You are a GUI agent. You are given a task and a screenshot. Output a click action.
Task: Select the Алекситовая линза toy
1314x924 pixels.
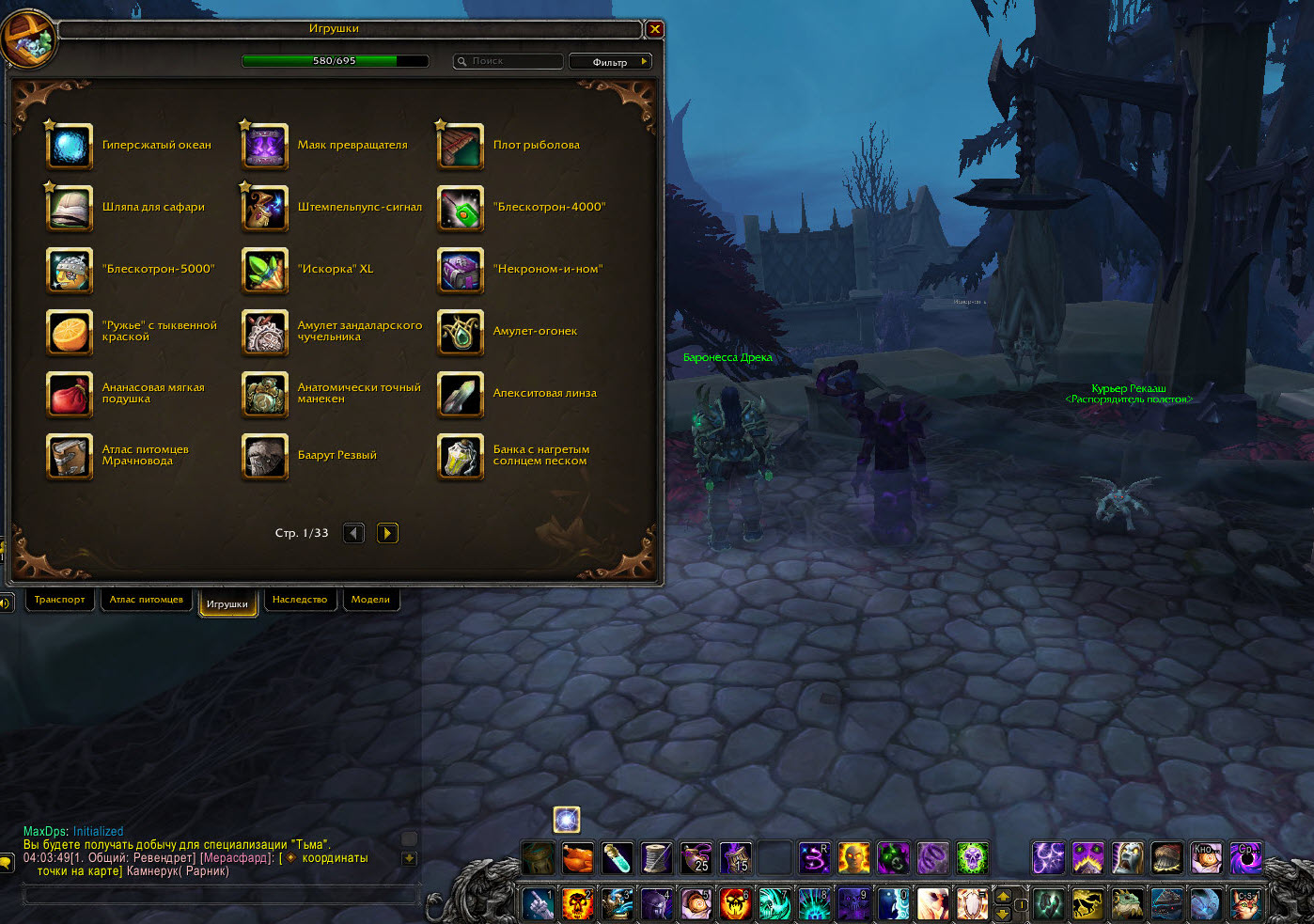[461, 394]
